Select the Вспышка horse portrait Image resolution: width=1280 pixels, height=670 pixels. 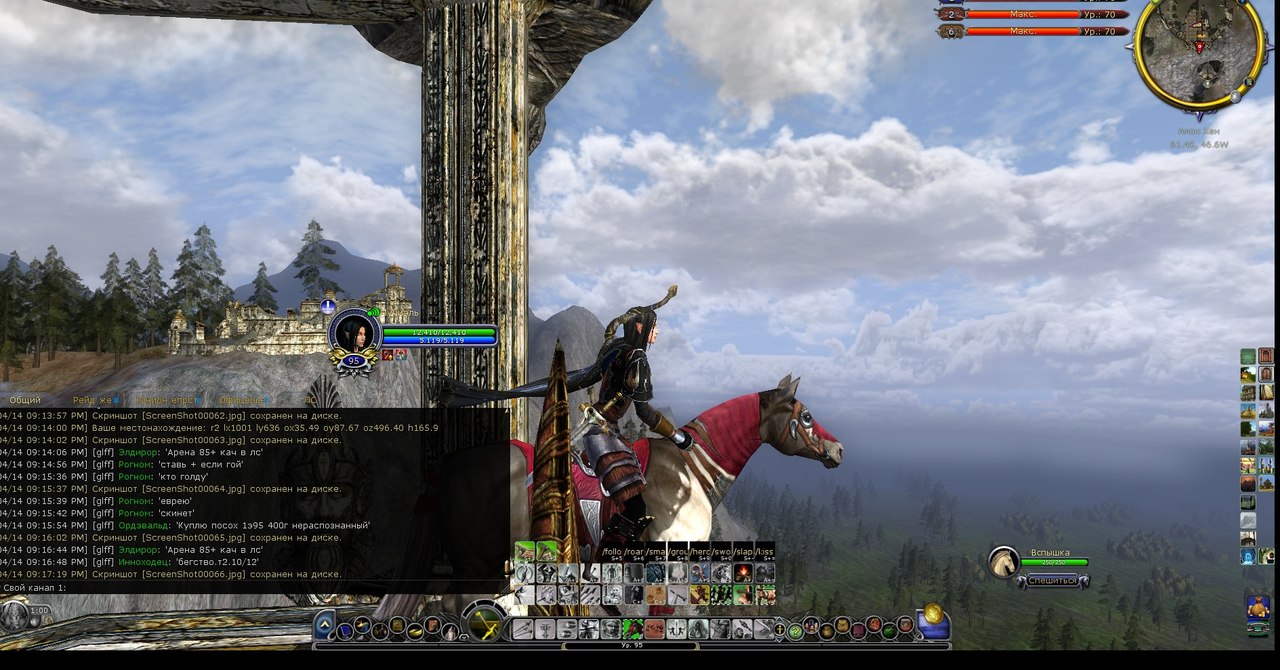click(x=1004, y=562)
